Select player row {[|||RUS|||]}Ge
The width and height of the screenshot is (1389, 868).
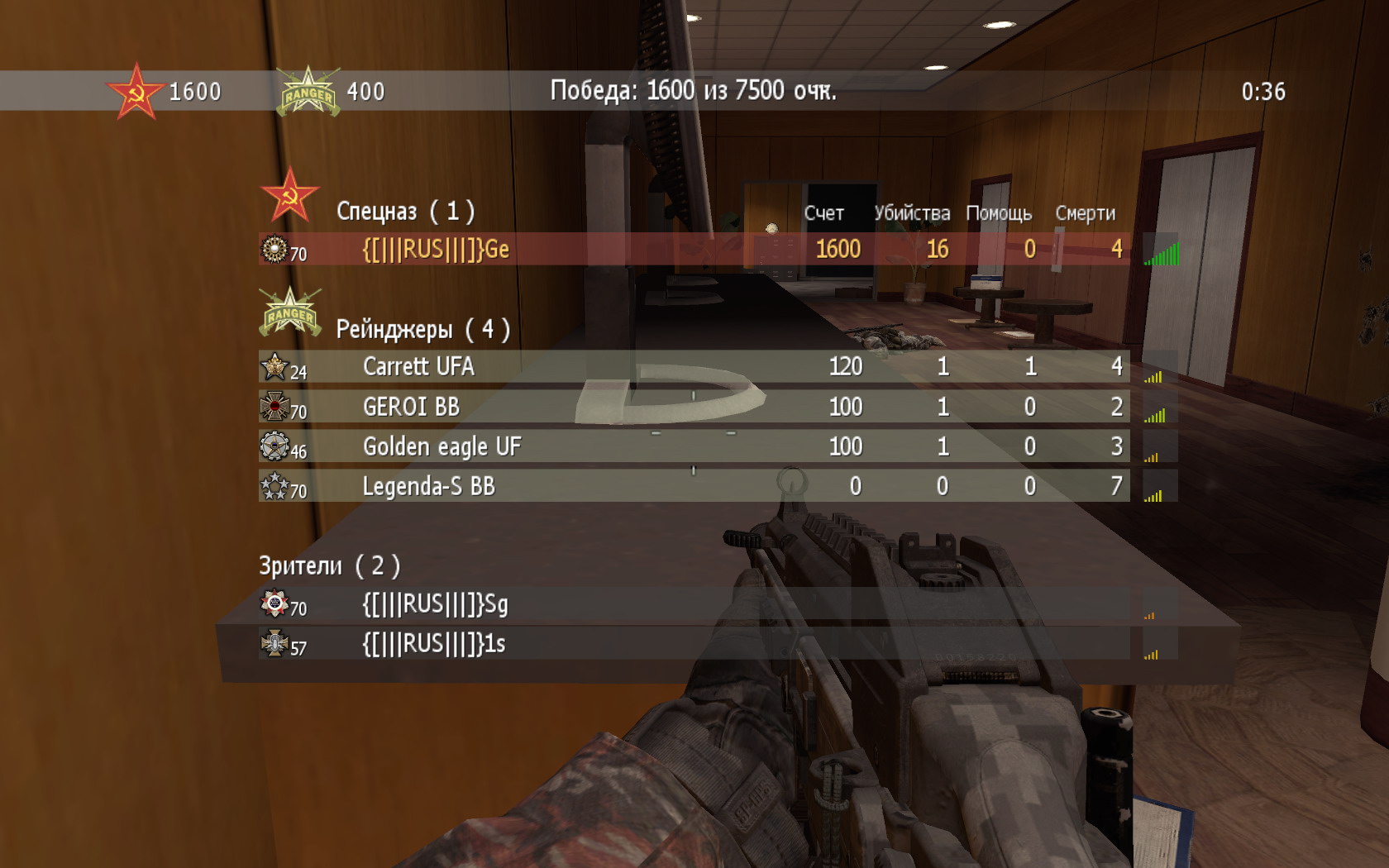(x=436, y=250)
